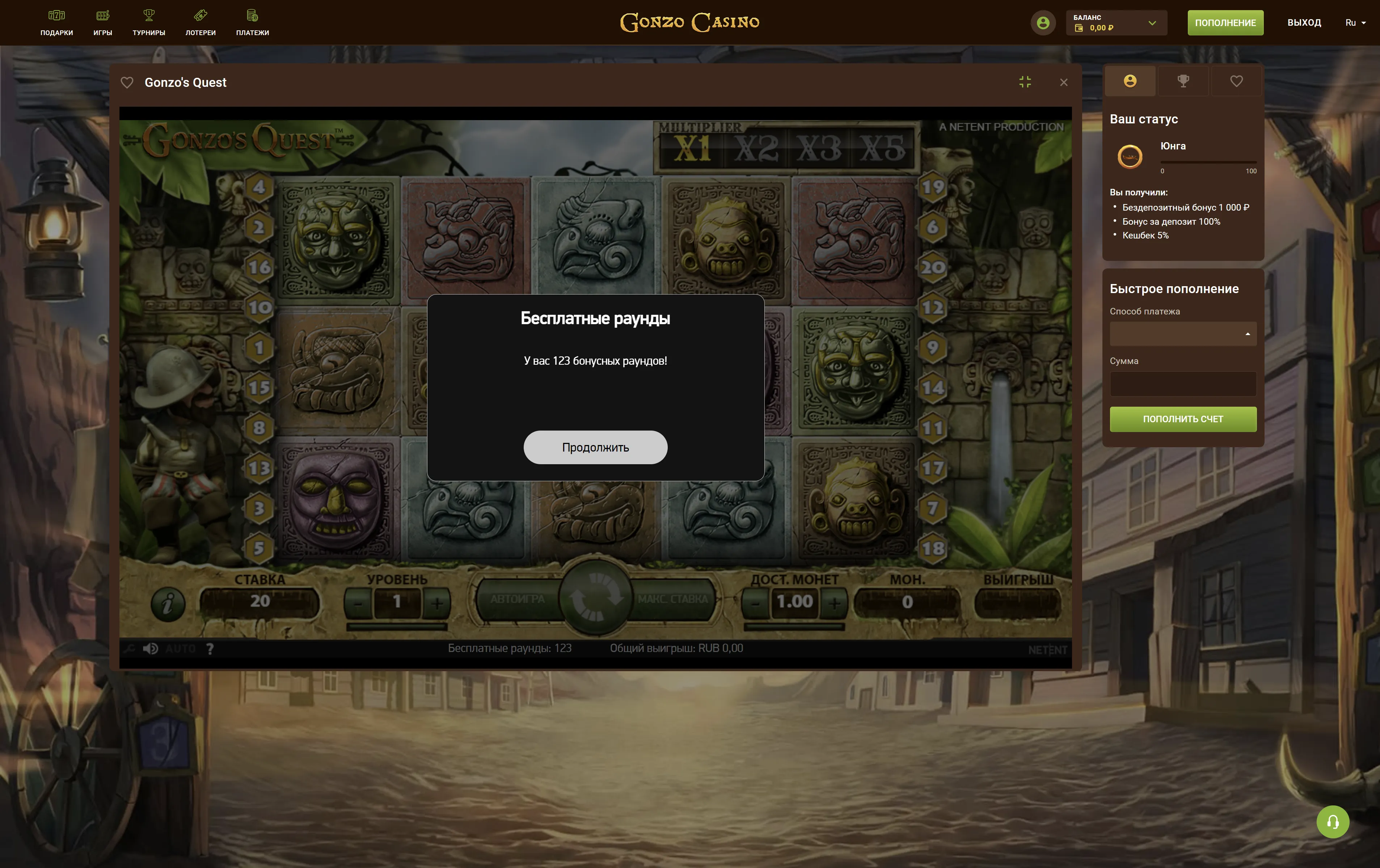This screenshot has height=868, width=1380.
Task: Close the Gonzo's Quest game window
Action: coord(1064,82)
